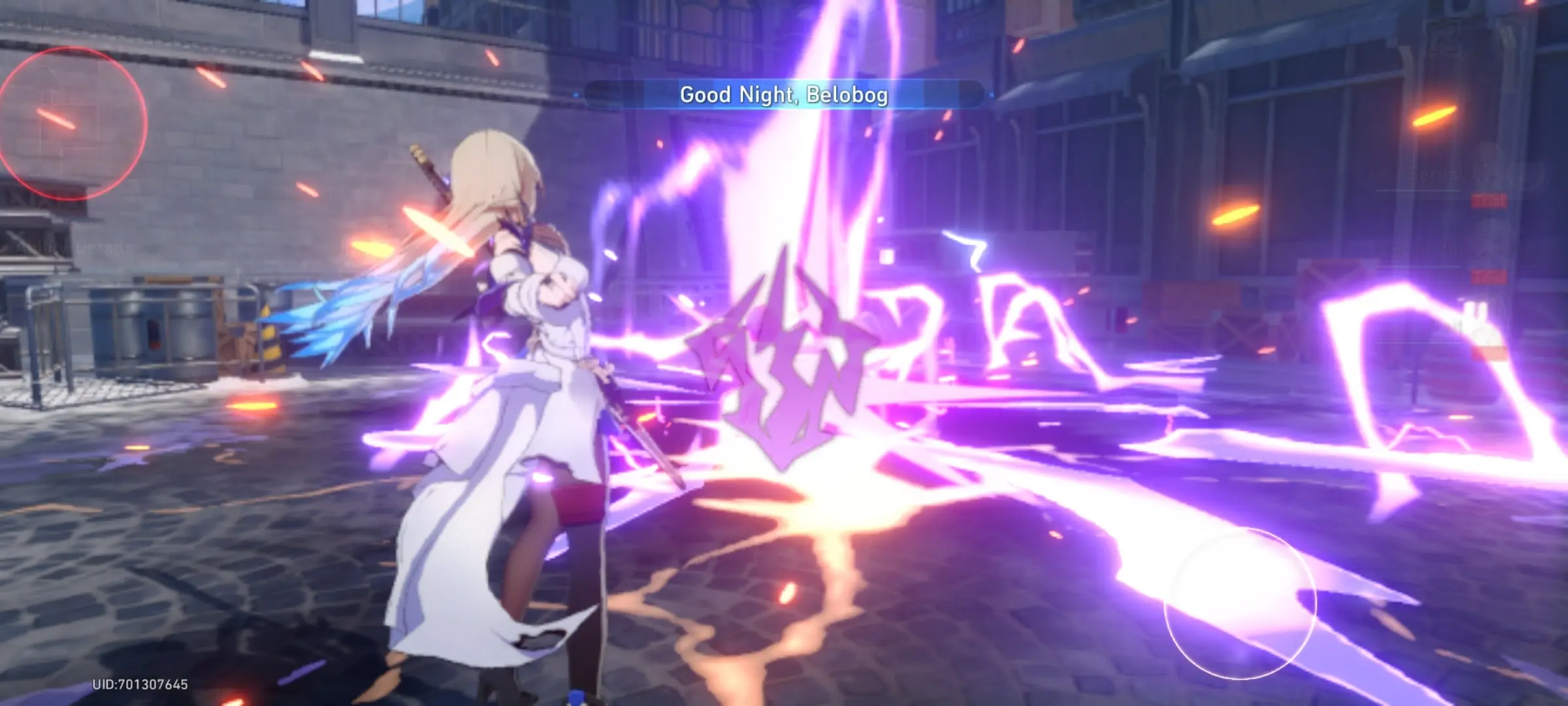Tap the white circular attack button
1568x706 pixels.
tap(1239, 603)
